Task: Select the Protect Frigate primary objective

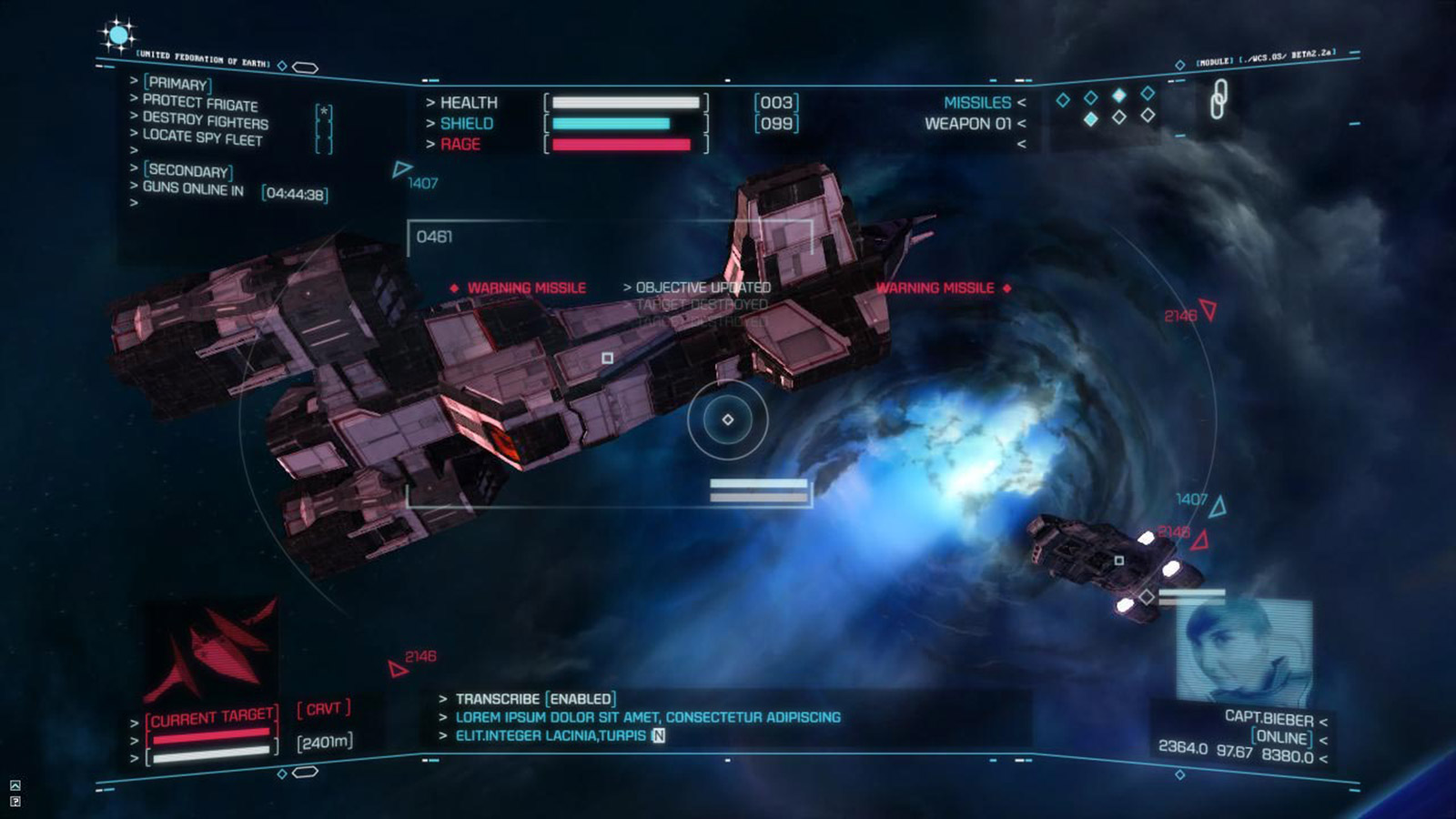Action: 199,103
